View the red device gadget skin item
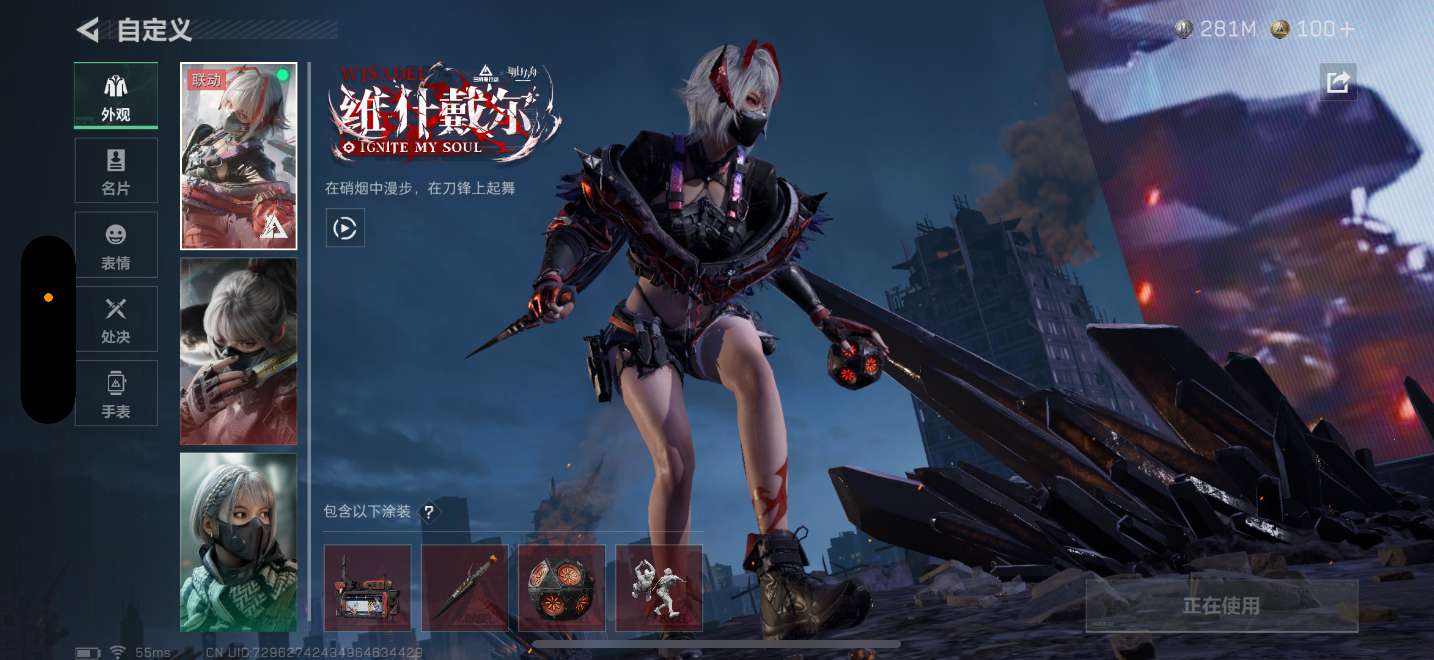 (367, 588)
